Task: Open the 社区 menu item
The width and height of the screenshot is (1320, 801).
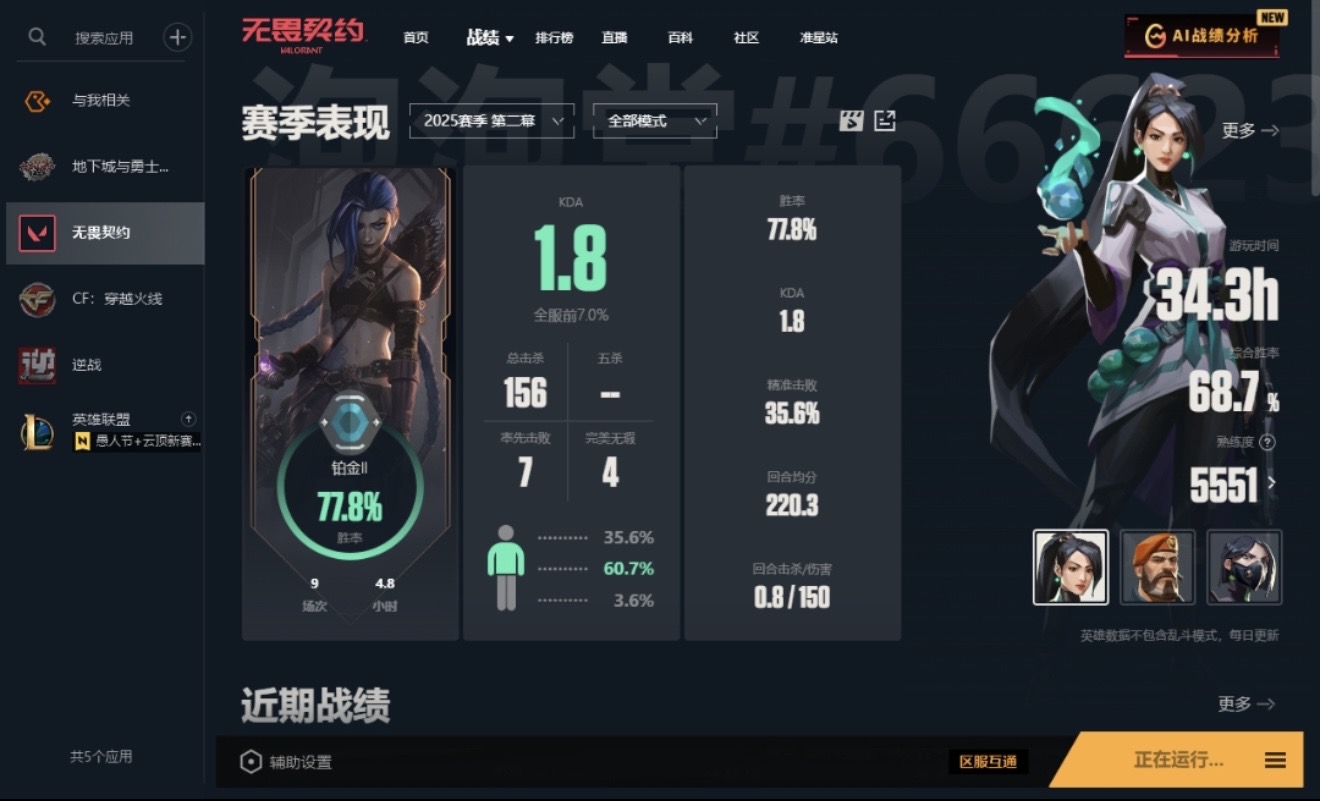Action: pyautogui.click(x=745, y=37)
